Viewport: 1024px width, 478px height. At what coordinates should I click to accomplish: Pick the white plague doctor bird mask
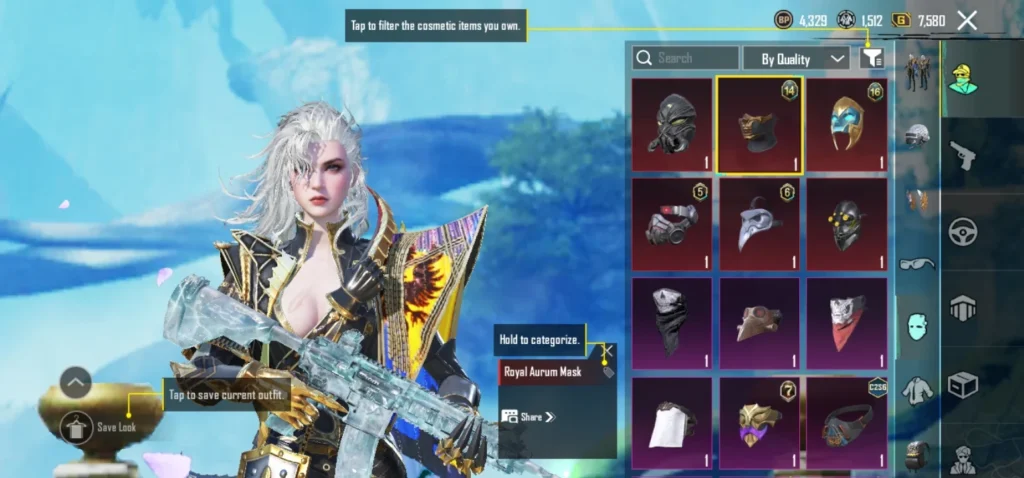759,224
